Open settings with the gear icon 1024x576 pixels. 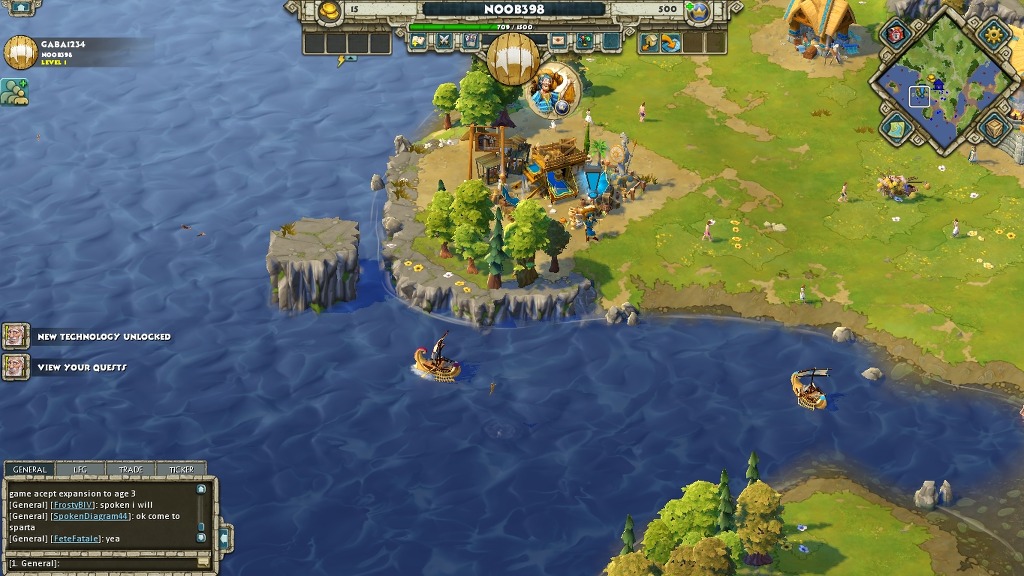[x=994, y=35]
